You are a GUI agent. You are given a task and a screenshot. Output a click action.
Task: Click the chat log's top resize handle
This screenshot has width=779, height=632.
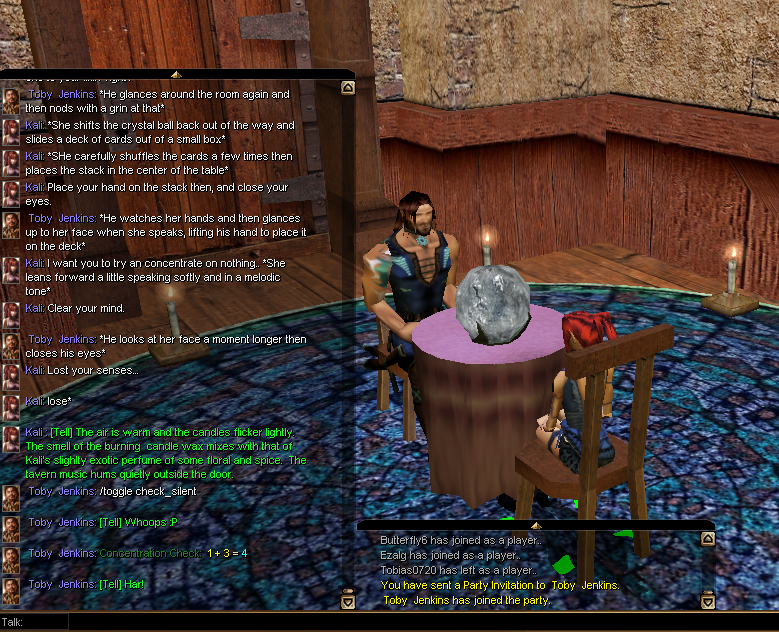tap(176, 74)
